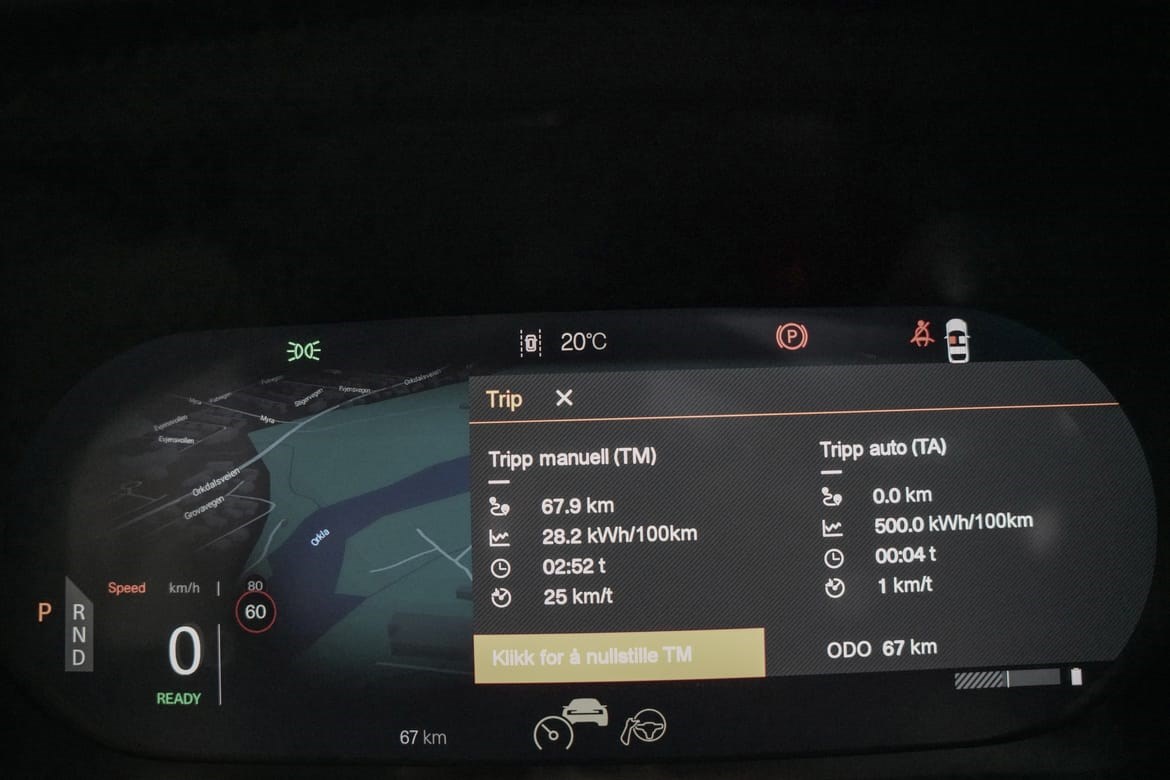Open the speedometer gauge icon view
This screenshot has height=780, width=1170.
click(553, 733)
